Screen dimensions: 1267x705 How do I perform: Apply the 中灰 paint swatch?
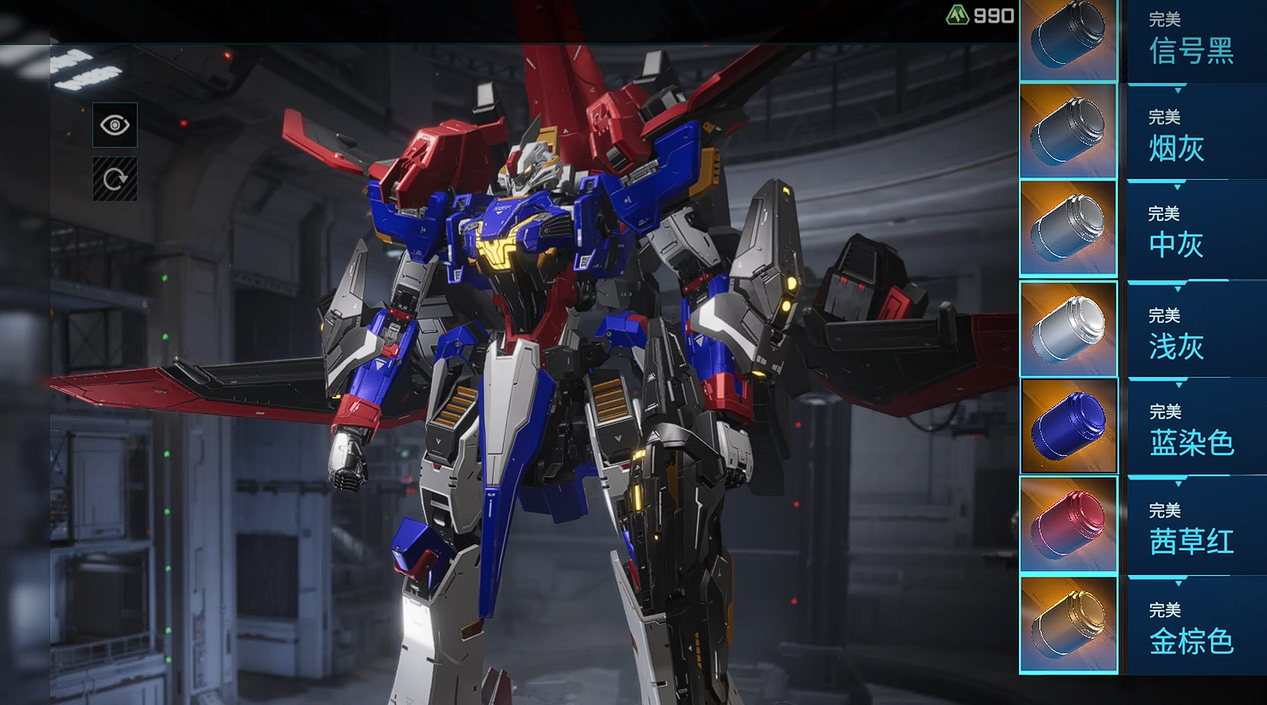[x=1068, y=228]
